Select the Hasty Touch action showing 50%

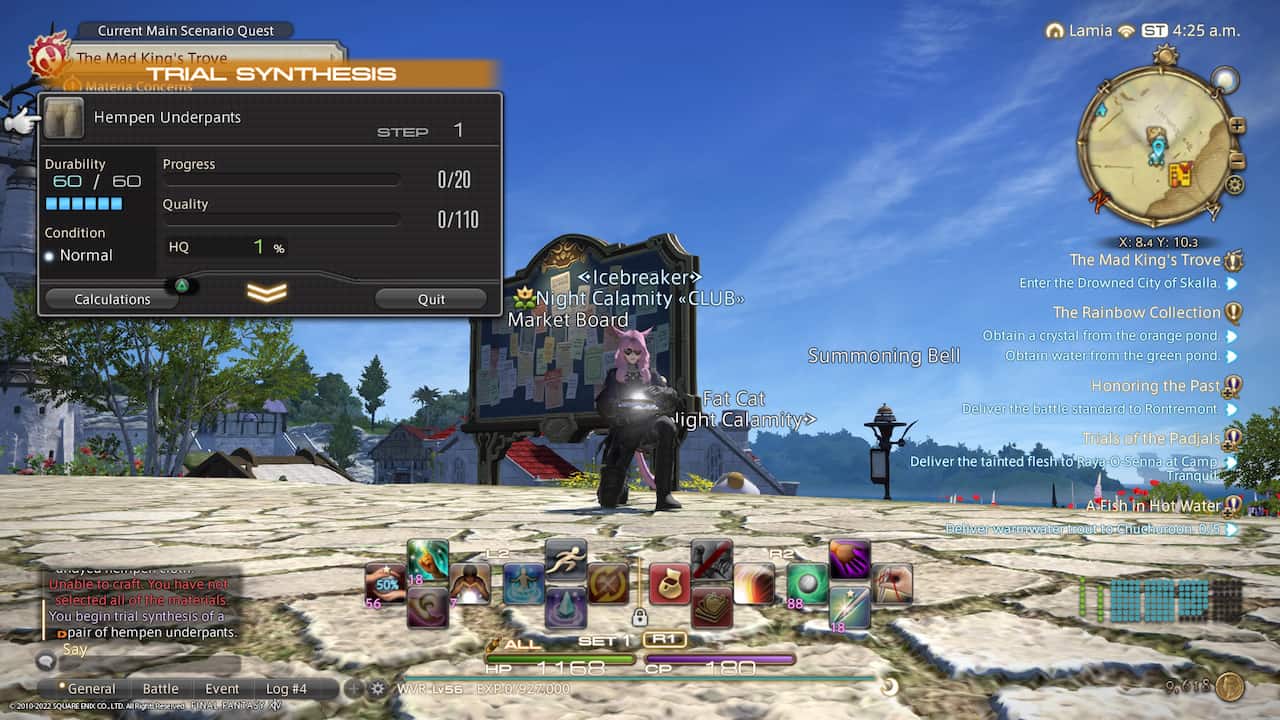click(388, 583)
